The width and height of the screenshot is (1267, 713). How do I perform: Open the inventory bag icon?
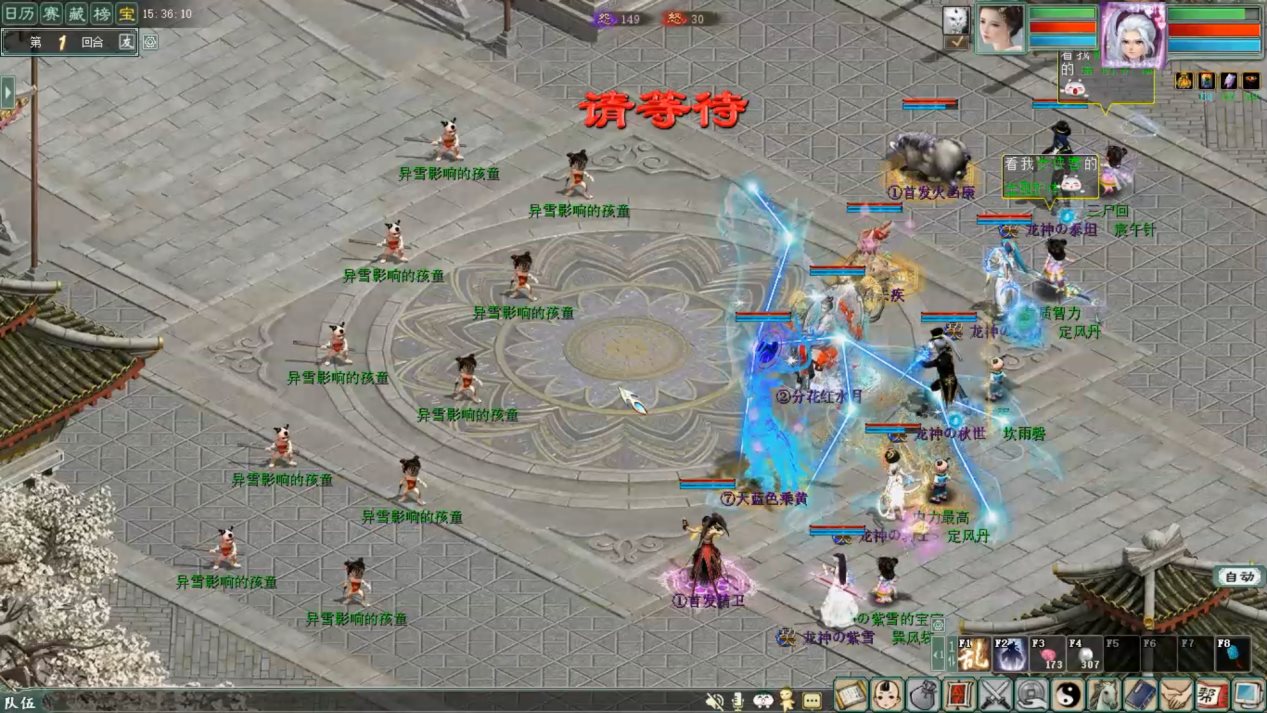(923, 694)
